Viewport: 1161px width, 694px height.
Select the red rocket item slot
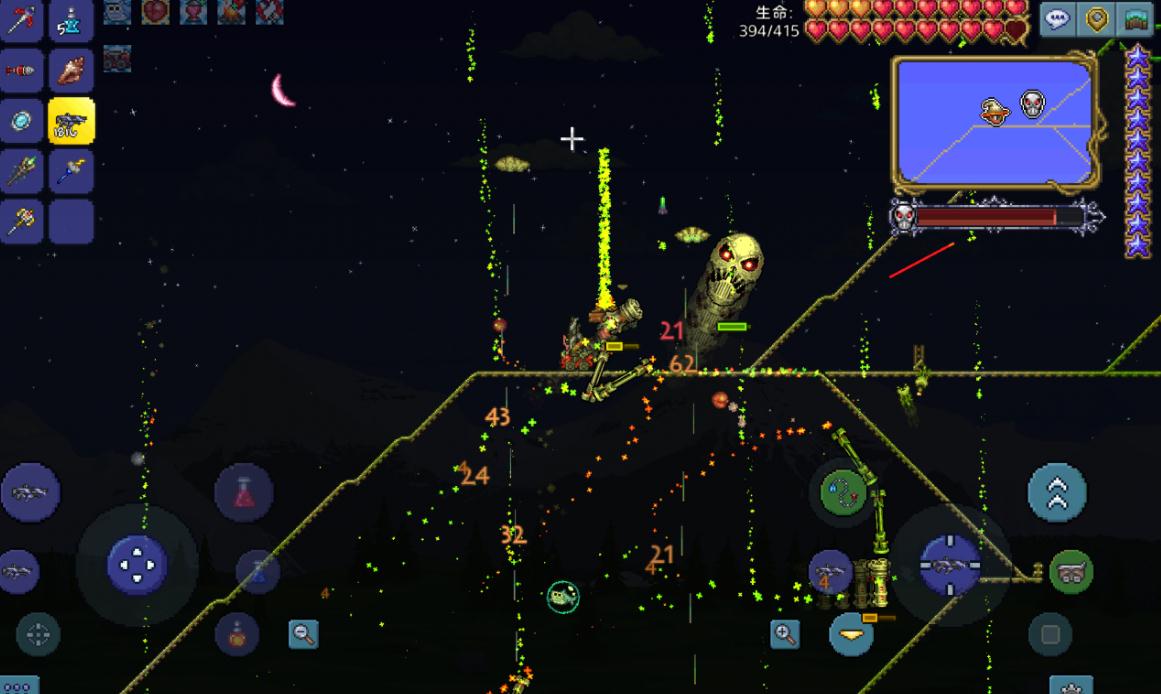pyautogui.click(x=21, y=70)
